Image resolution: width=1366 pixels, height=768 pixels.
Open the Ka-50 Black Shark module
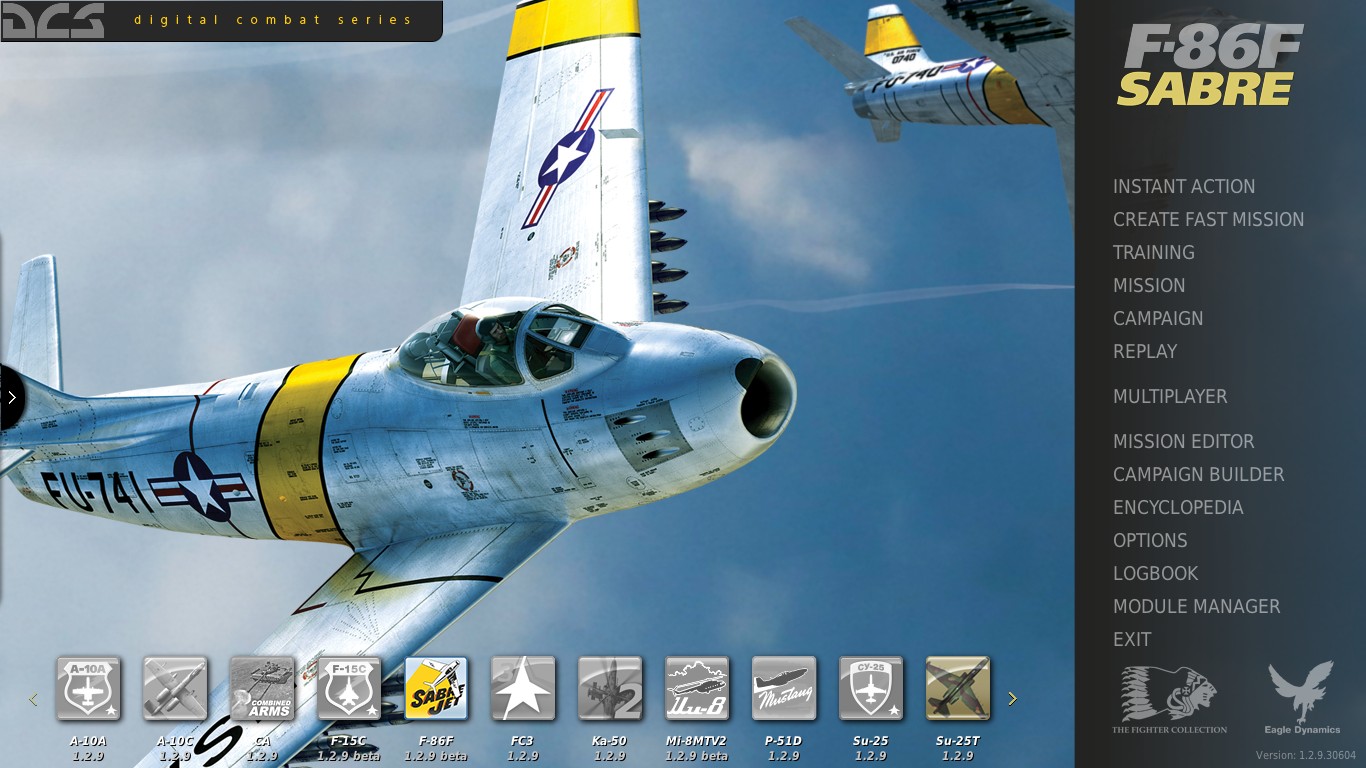[x=610, y=688]
